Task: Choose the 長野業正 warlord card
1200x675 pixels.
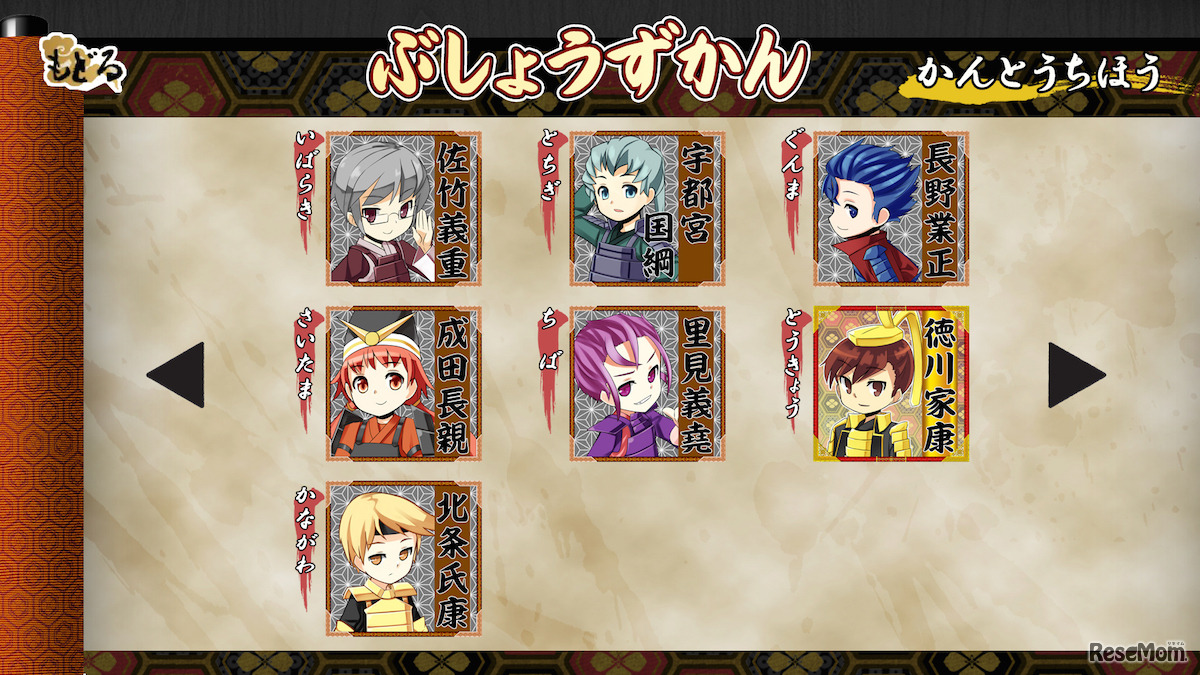Action: [891, 209]
